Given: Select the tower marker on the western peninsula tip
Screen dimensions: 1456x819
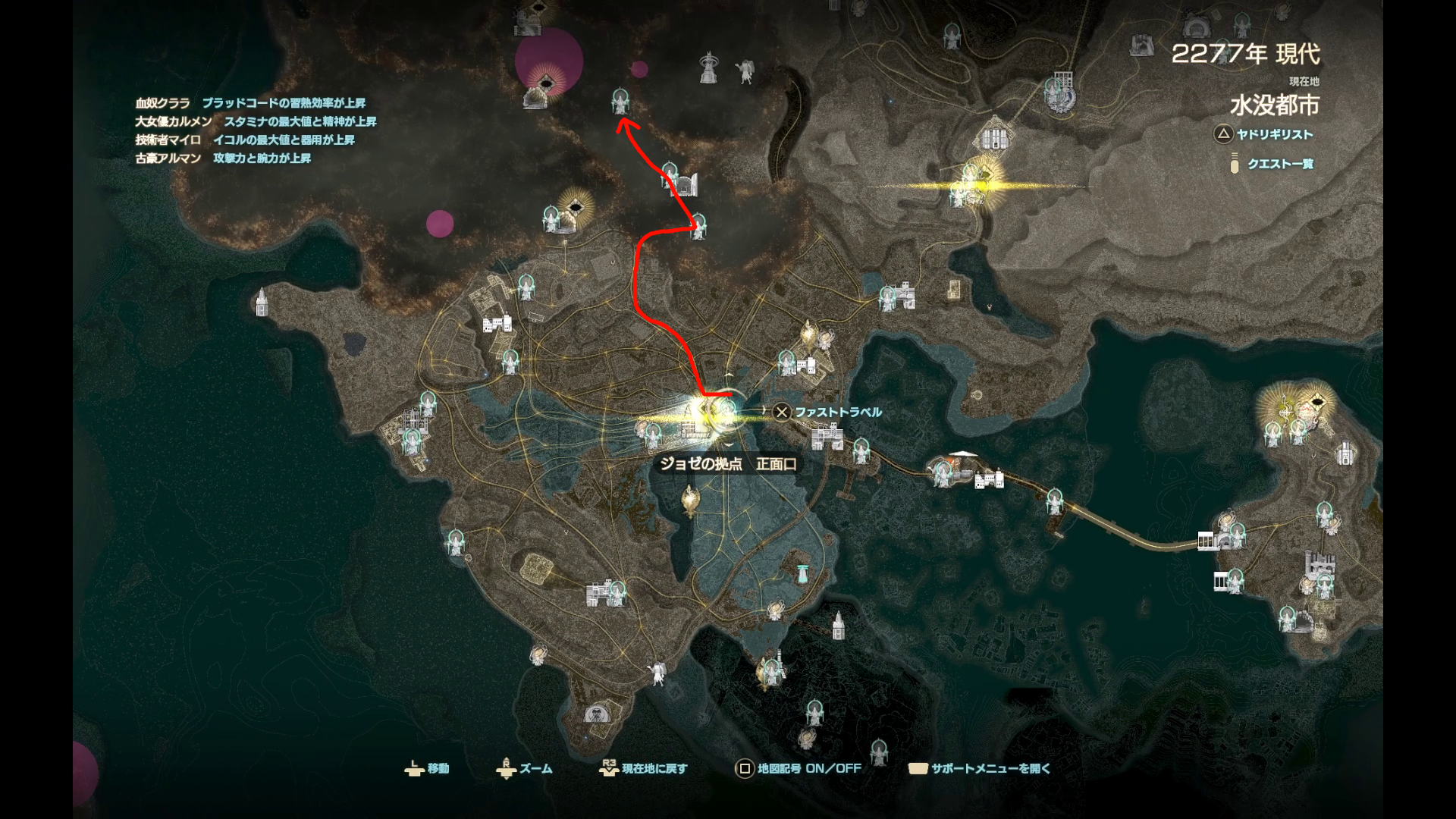Looking at the screenshot, I should (262, 302).
